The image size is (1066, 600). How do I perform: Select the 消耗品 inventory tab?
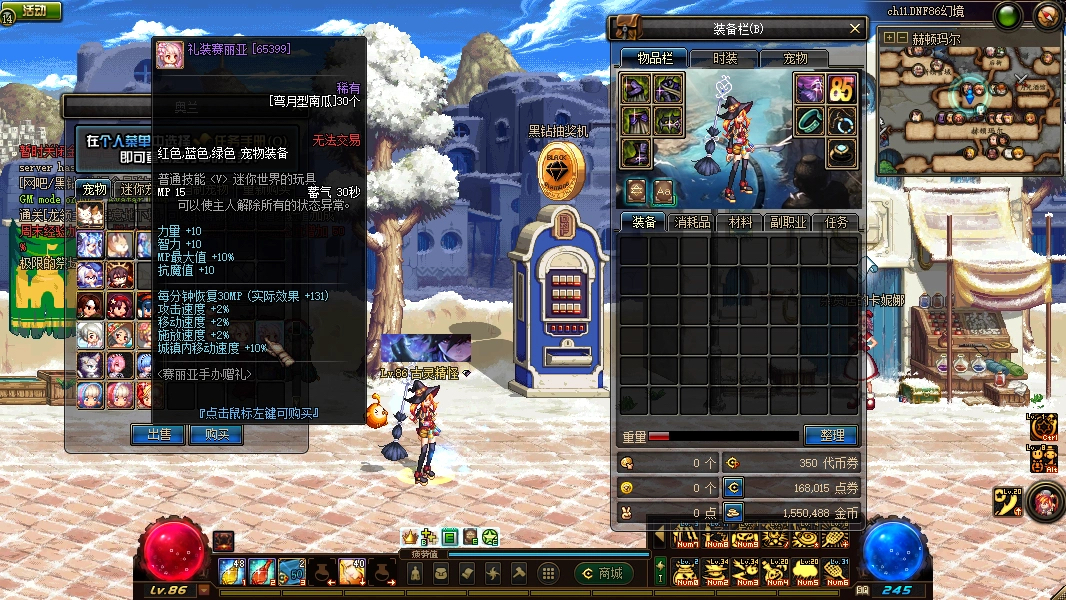pos(691,222)
